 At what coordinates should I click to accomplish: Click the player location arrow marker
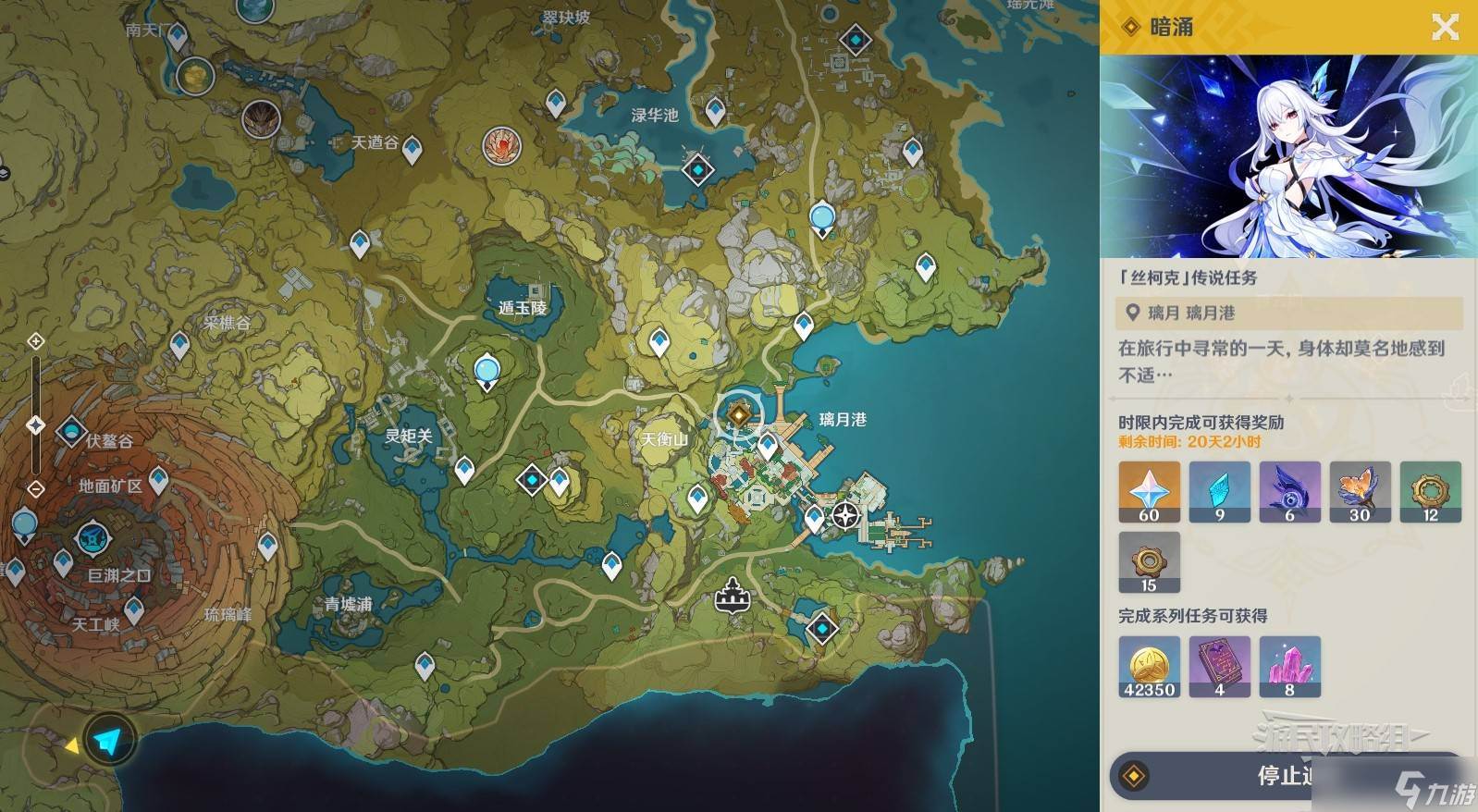(x=108, y=740)
